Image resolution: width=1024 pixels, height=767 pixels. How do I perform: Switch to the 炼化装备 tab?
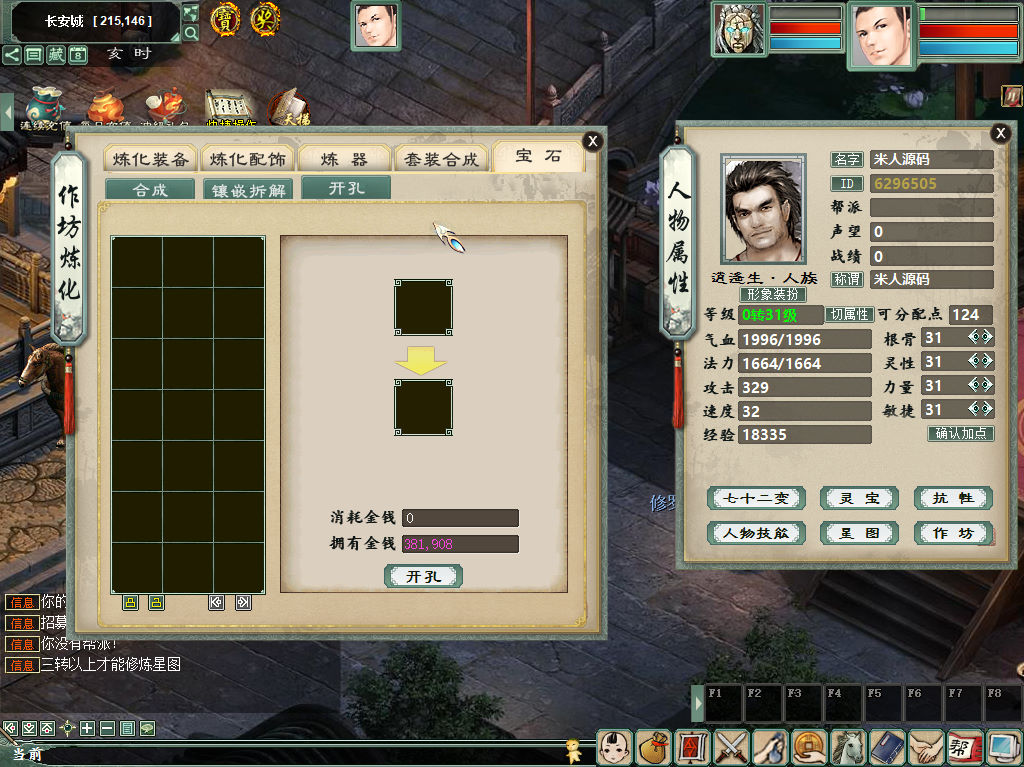pos(150,159)
